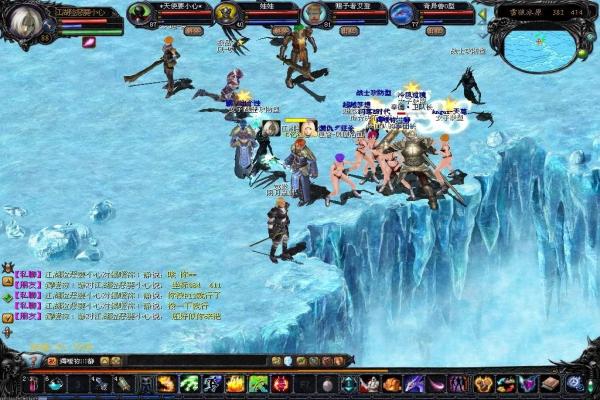The image size is (600, 400).
Task: Click the player's own portrait
Action: pos(22,20)
